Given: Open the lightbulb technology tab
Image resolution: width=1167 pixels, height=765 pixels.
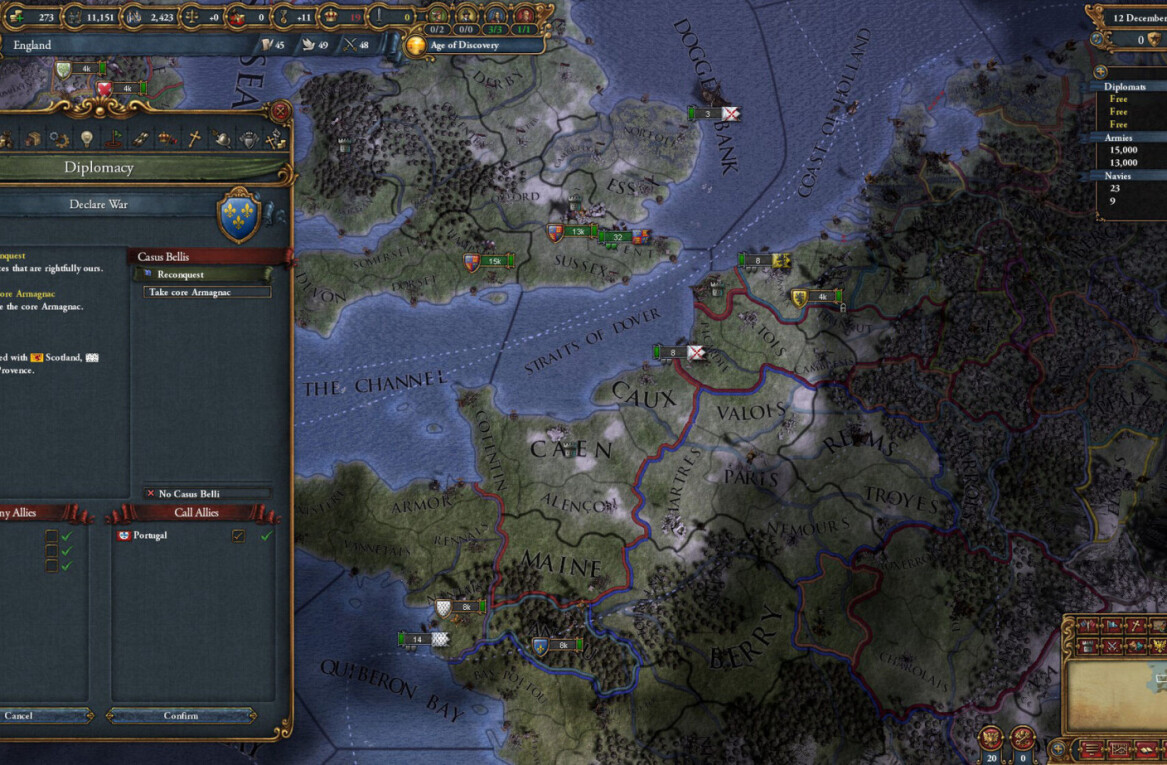Looking at the screenshot, I should (x=87, y=139).
